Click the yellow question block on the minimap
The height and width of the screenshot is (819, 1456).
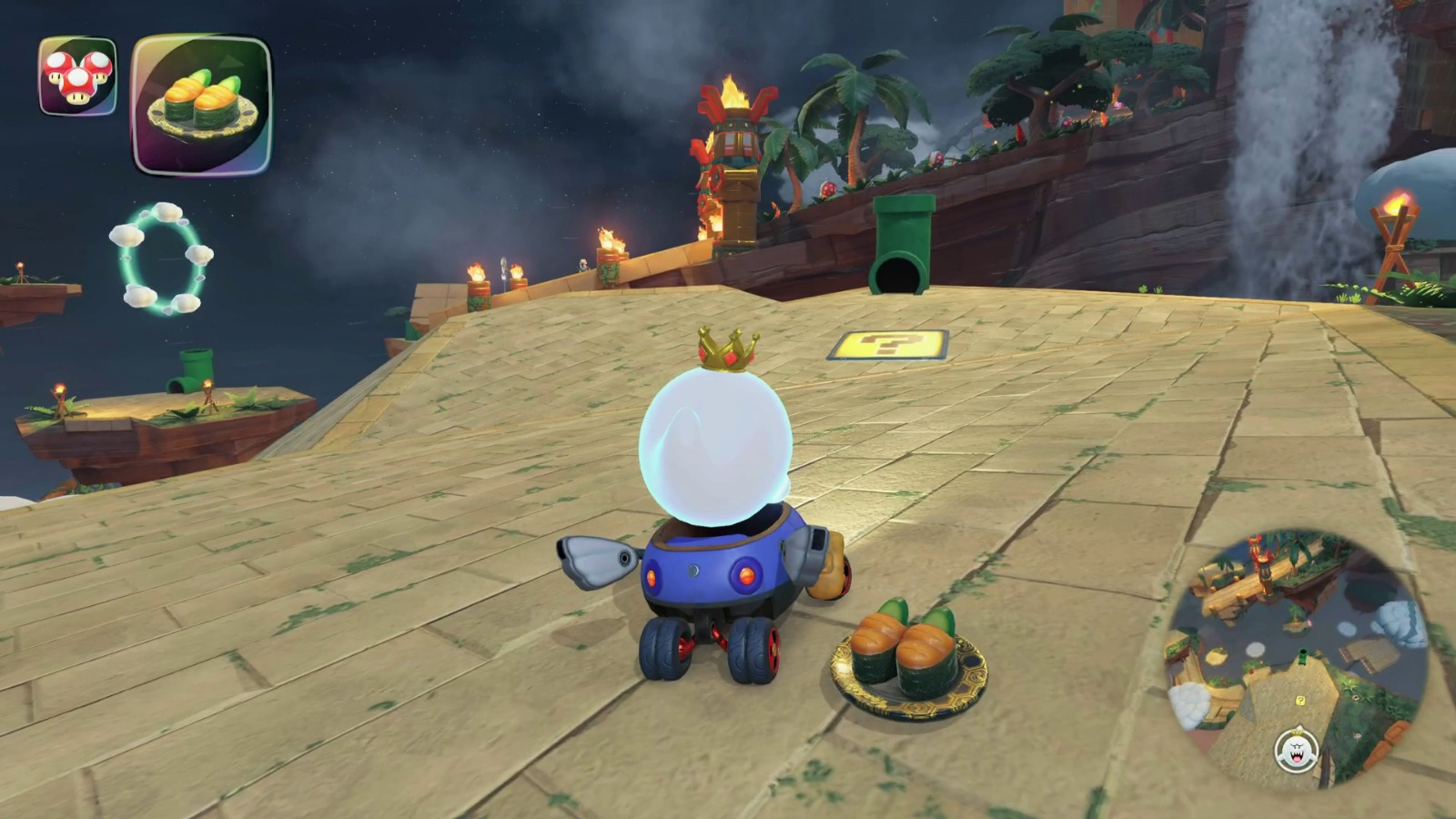[x=1299, y=701]
